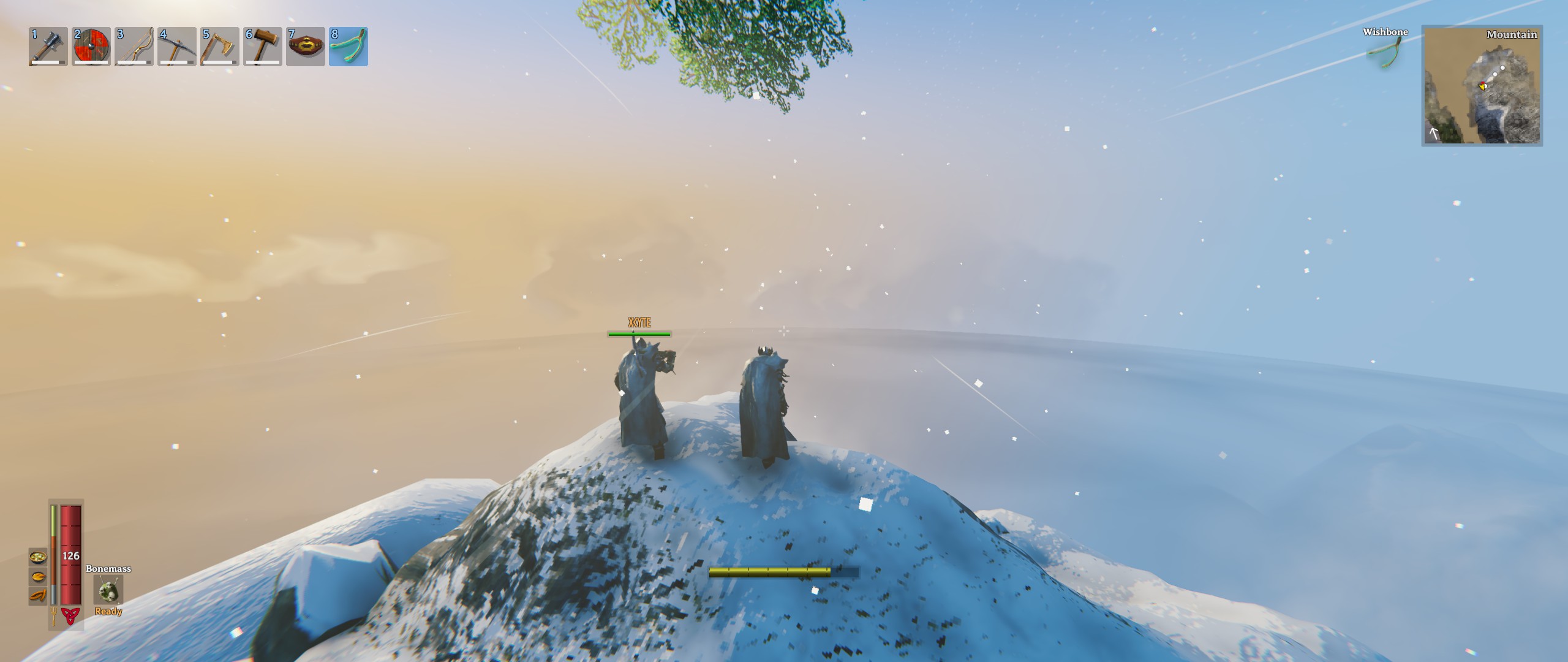The width and height of the screenshot is (1568, 662).
Task: Activate the Bonemass forsaken power icon
Action: pos(108,590)
